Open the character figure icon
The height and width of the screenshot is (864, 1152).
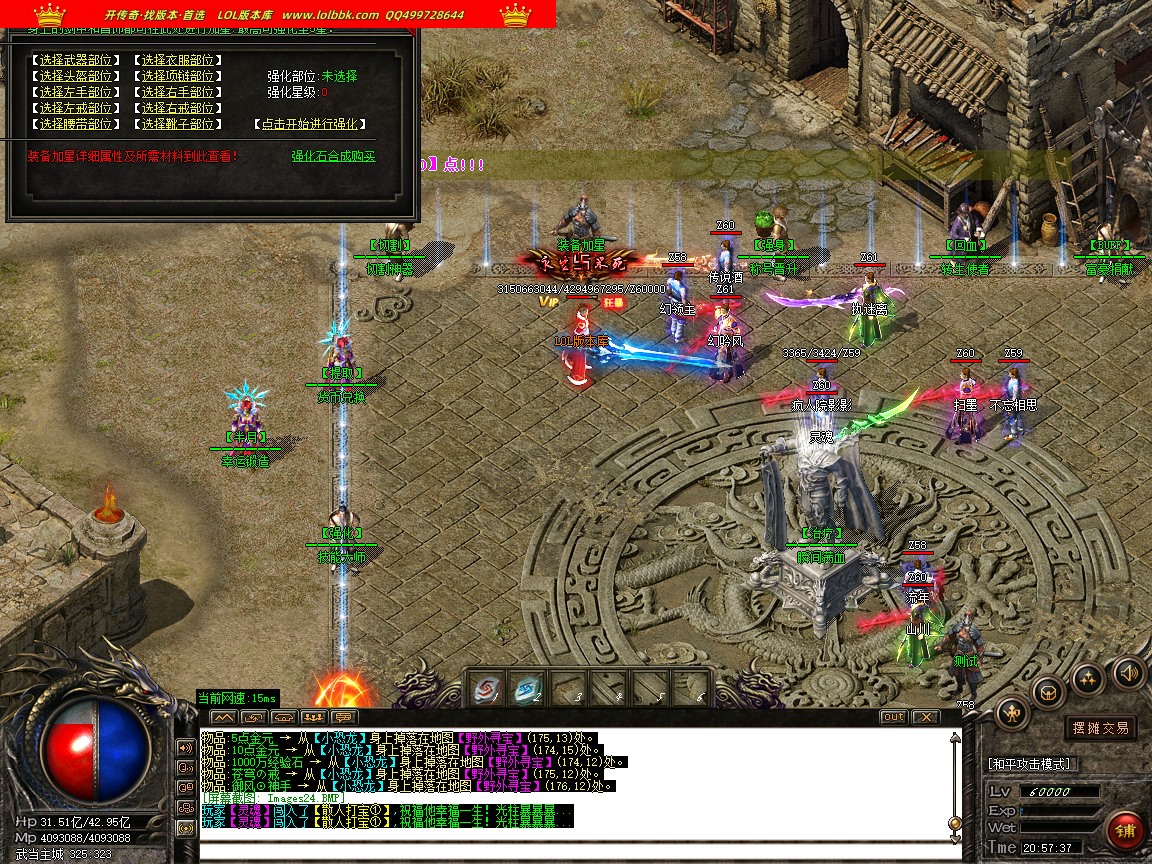click(1013, 712)
